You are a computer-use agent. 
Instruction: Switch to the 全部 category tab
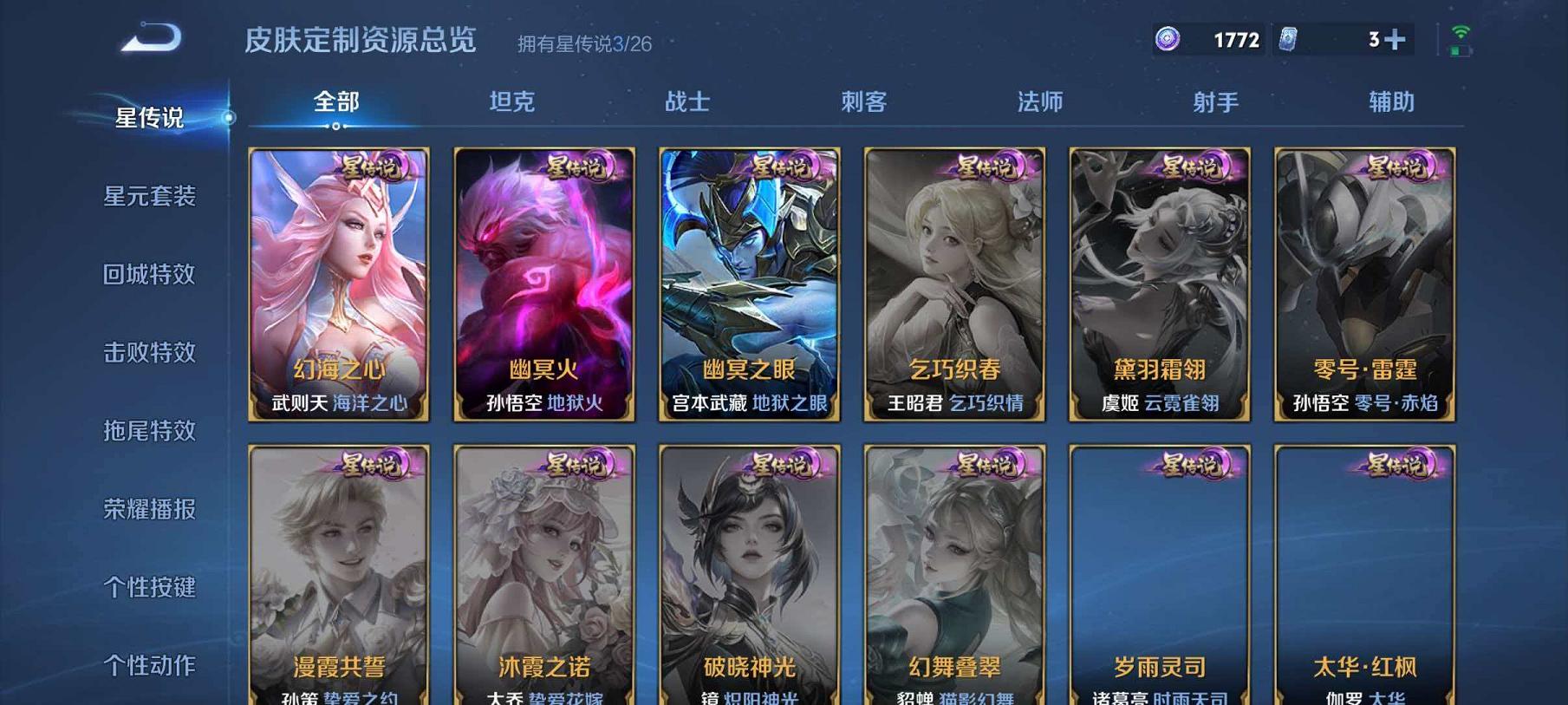(335, 101)
